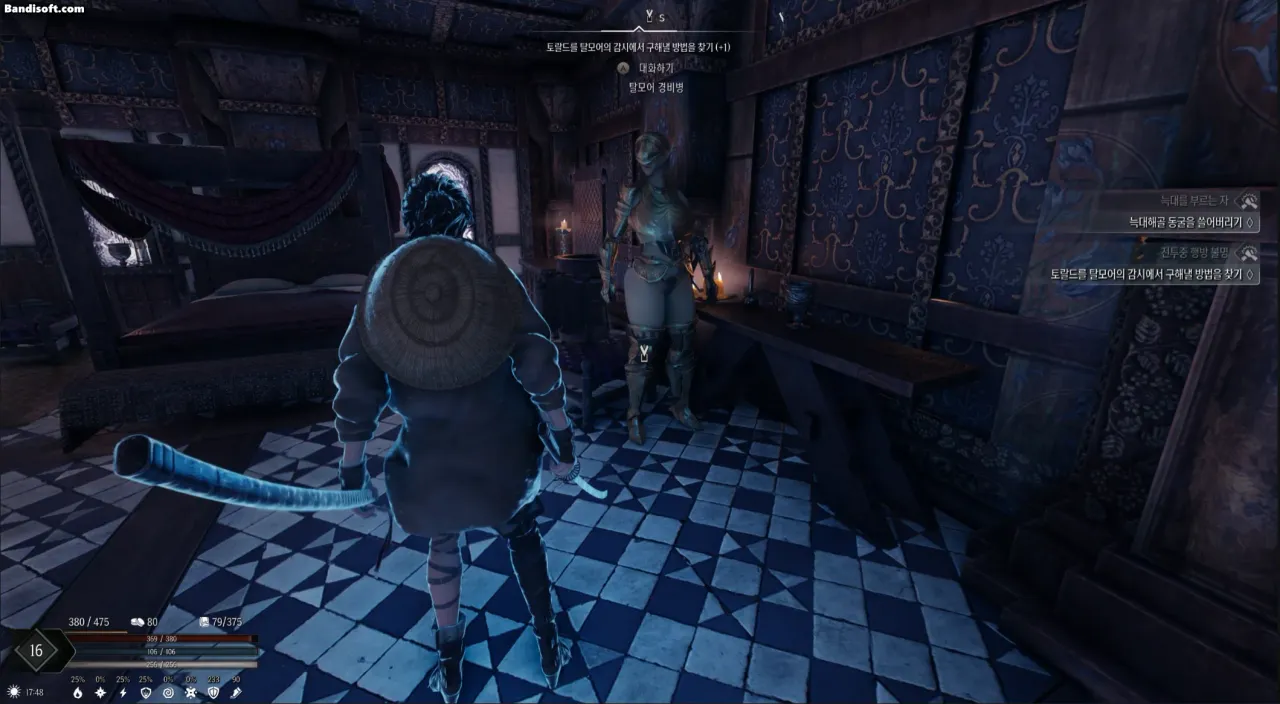Click the spiral resistance icon
Viewport: 1280px width, 704px height.
pos(168,692)
